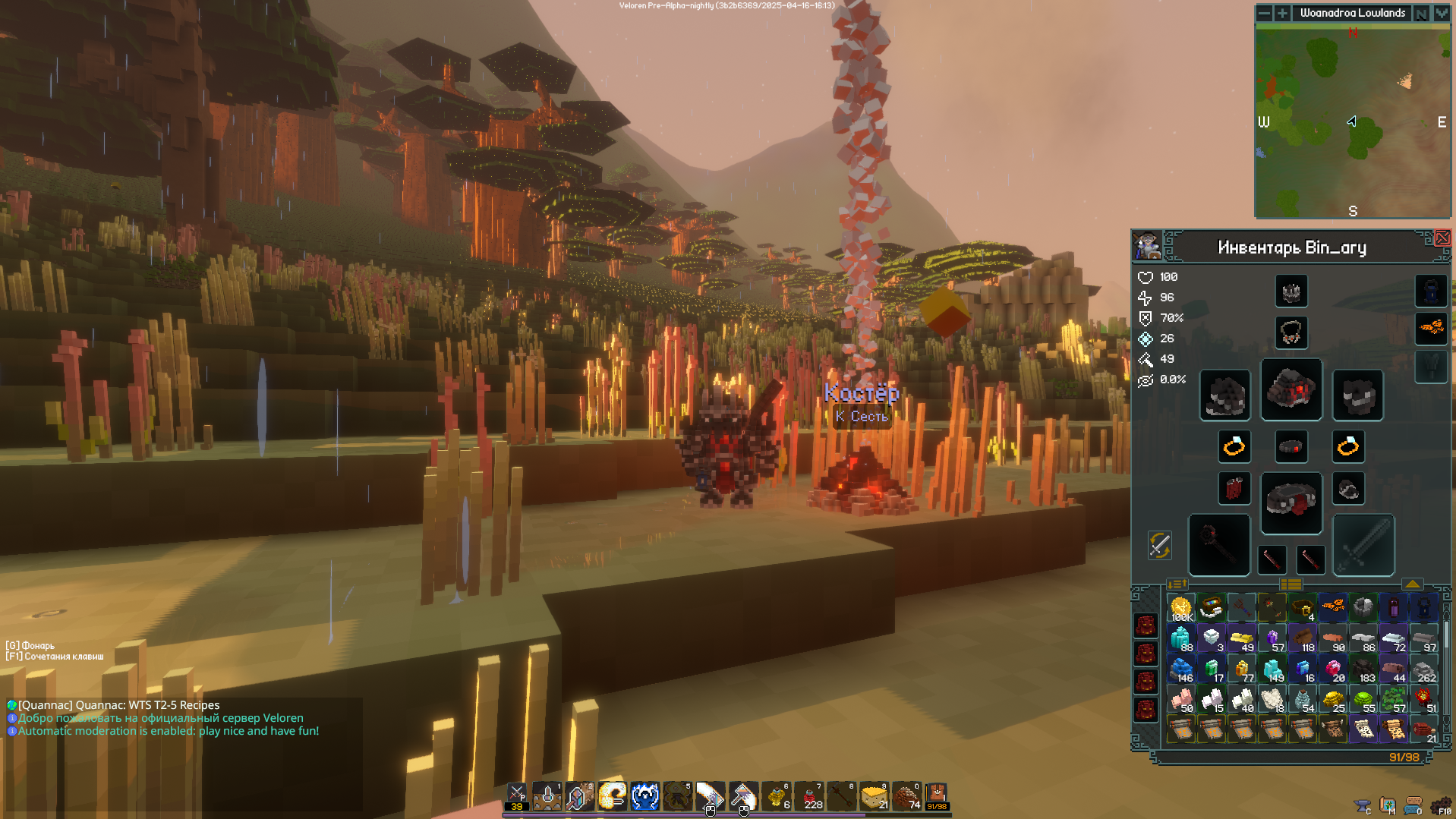Pick the gold ingots stack of 49
The image size is (1456, 819).
pos(1242,639)
